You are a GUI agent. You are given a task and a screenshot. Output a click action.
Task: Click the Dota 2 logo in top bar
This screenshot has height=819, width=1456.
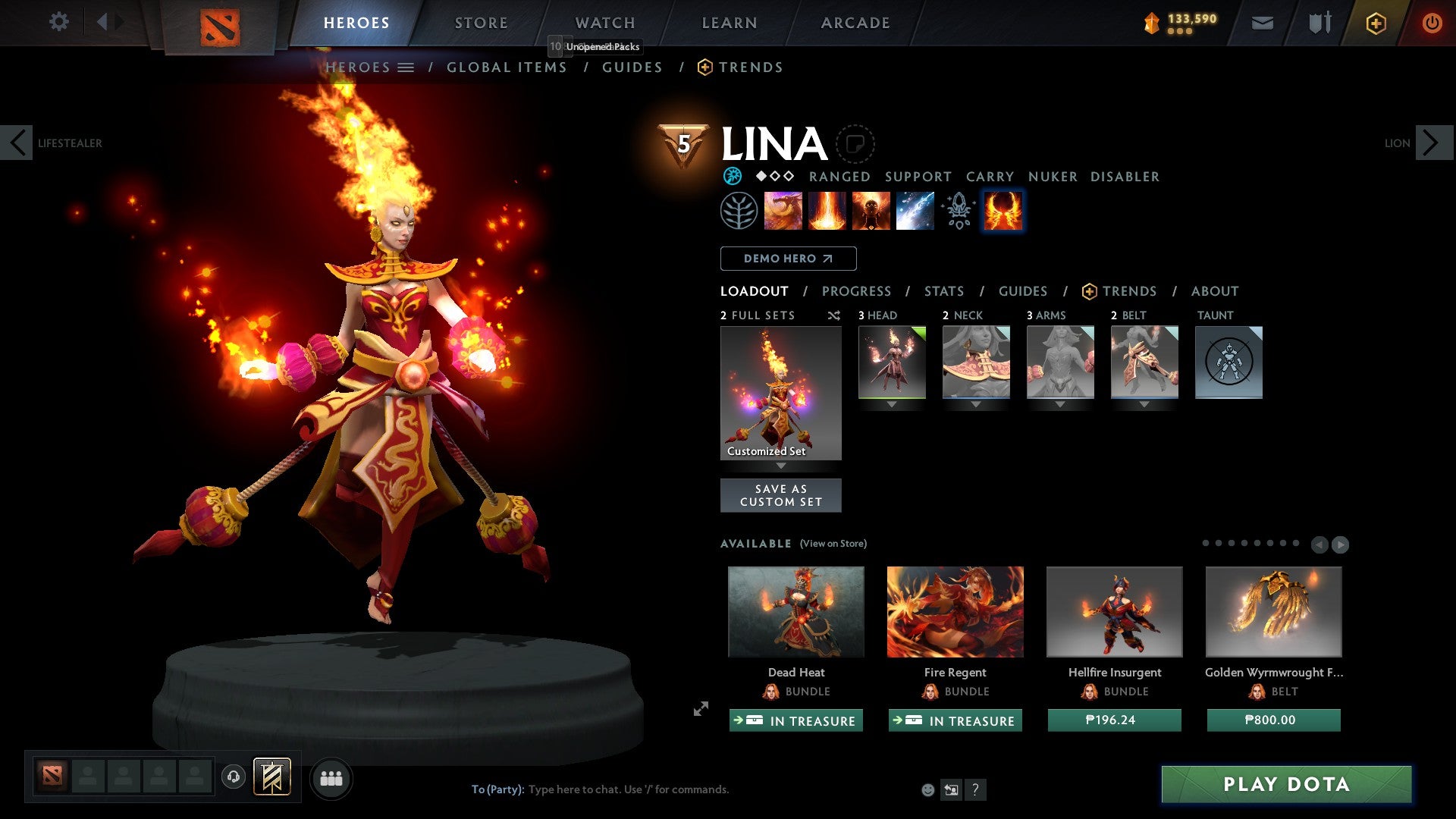click(219, 25)
